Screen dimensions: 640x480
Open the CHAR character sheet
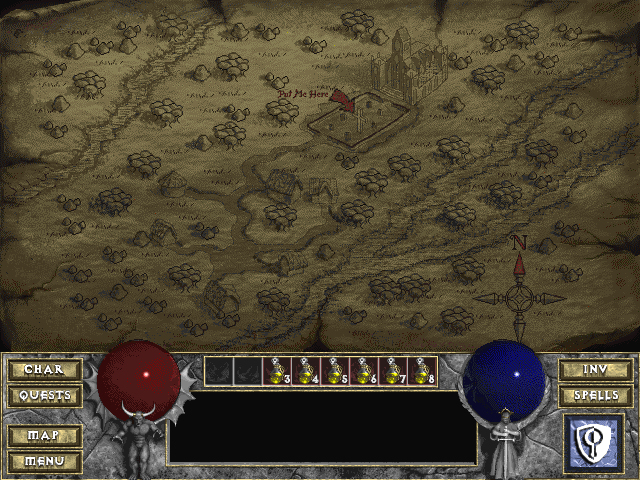44,370
